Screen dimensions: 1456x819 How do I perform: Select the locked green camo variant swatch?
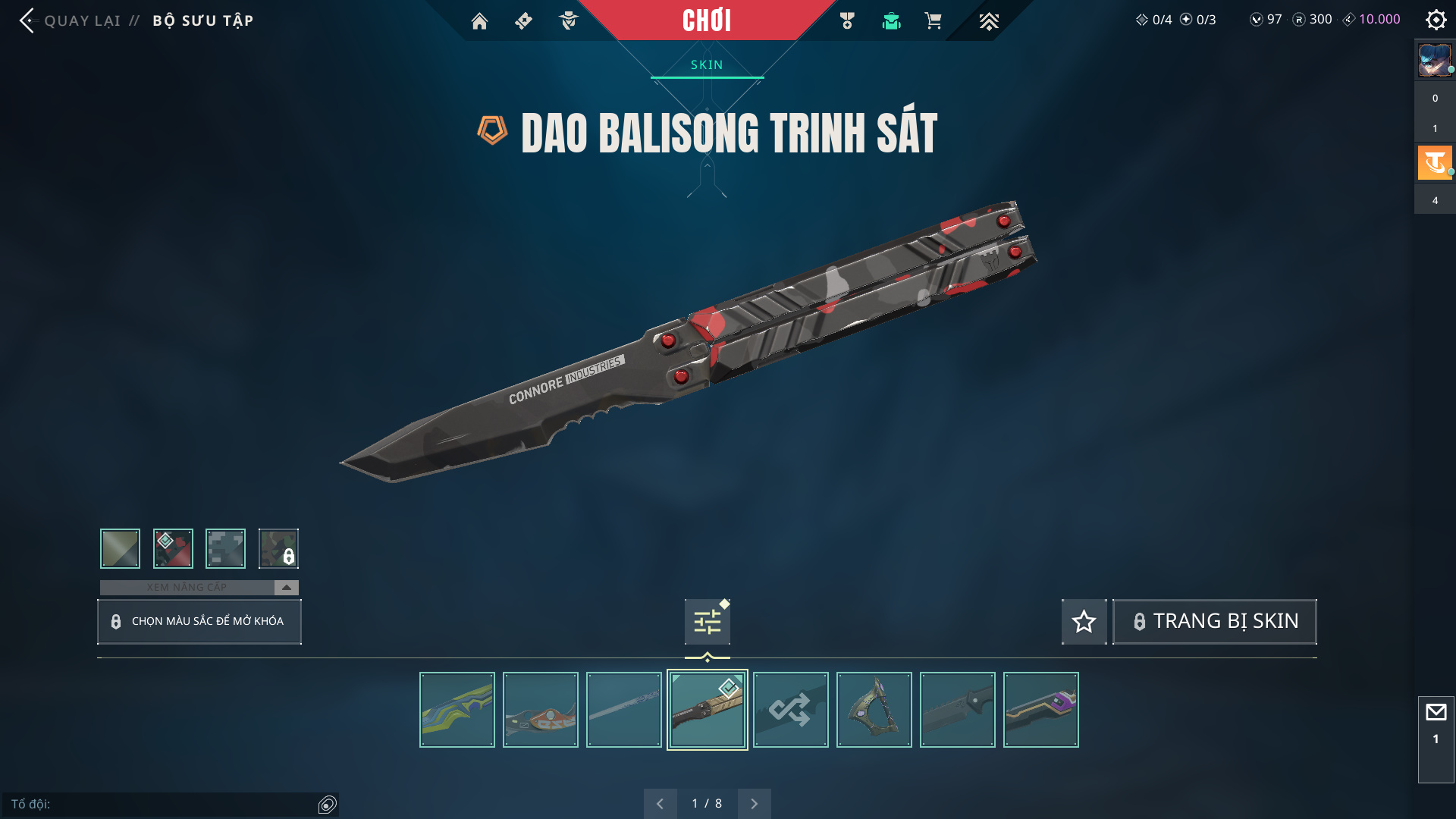pos(278,548)
